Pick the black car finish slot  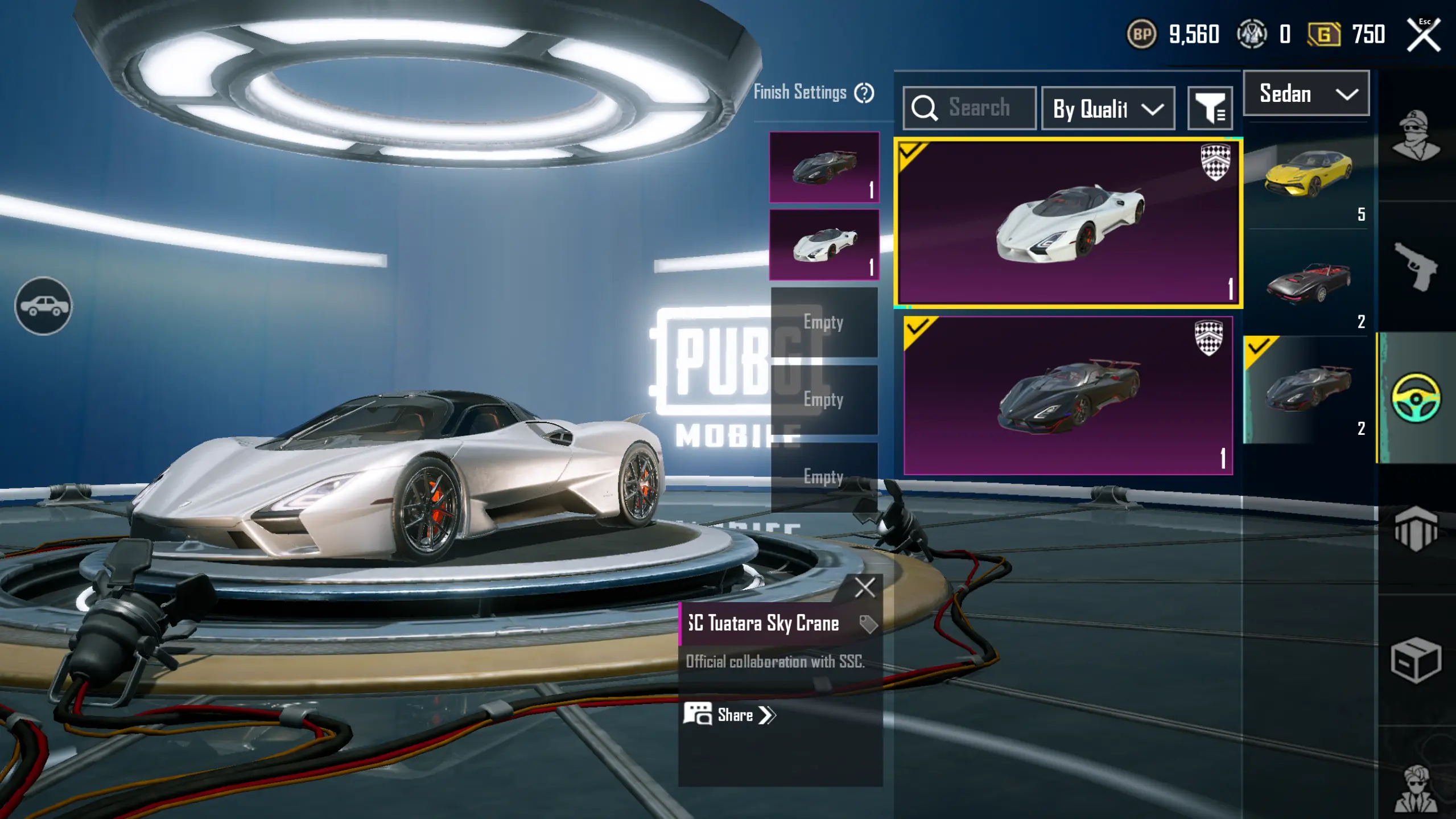pyautogui.click(x=824, y=167)
